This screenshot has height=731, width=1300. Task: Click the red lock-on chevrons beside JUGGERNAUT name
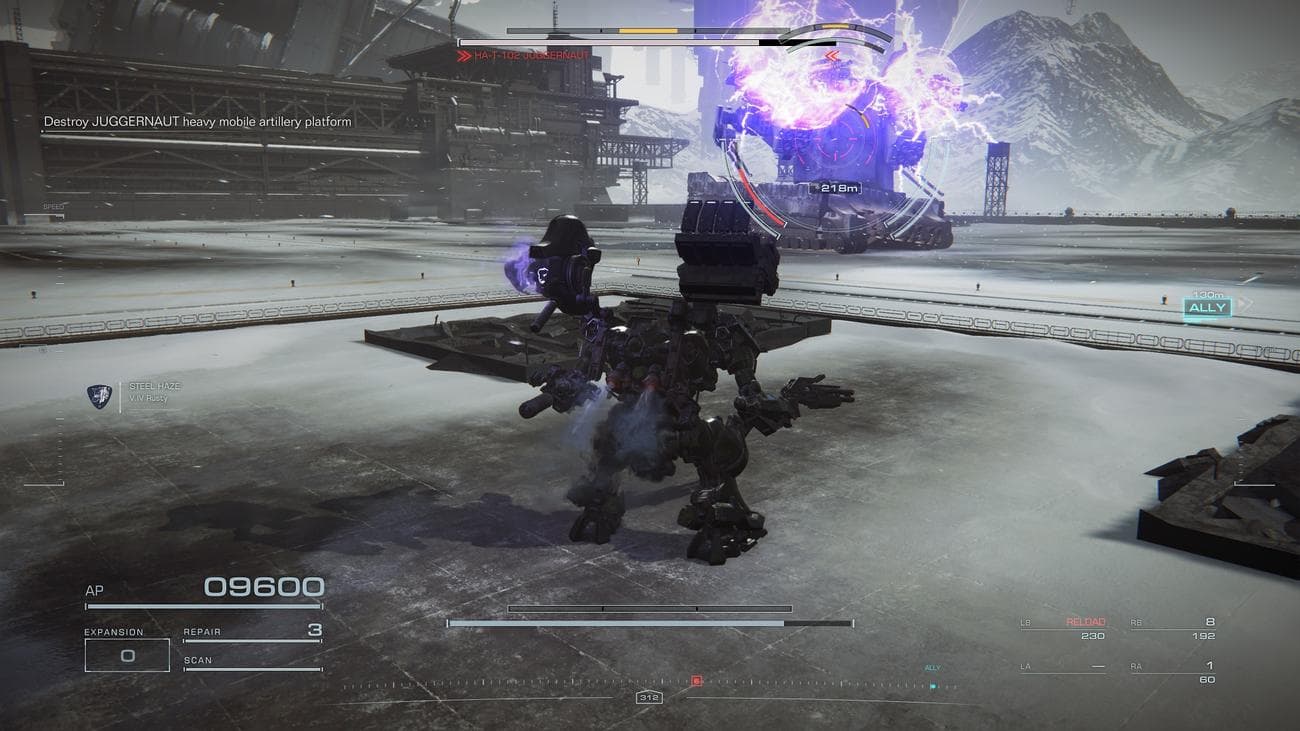click(463, 55)
